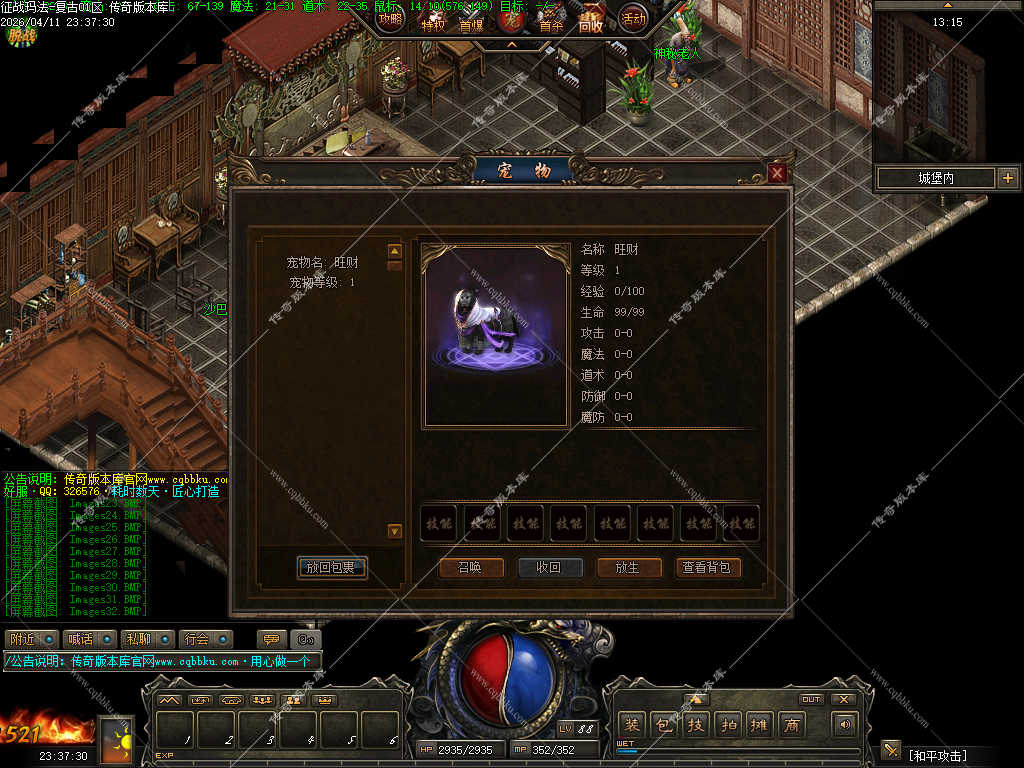The height and width of the screenshot is (768, 1024).
Task: Open the pet backpack via 查看背包
Action: pyautogui.click(x=707, y=567)
